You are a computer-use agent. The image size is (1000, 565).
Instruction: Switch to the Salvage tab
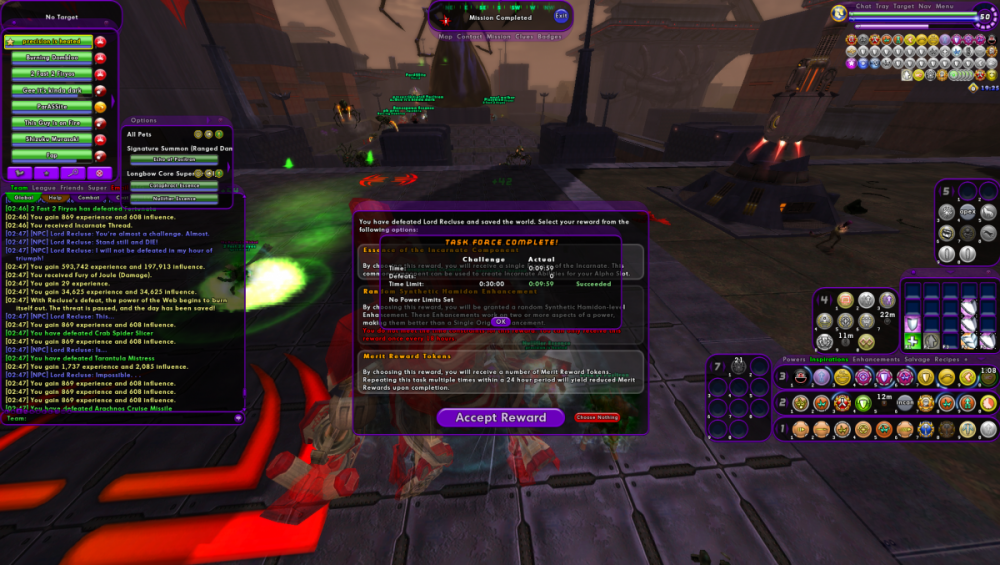pos(917,359)
